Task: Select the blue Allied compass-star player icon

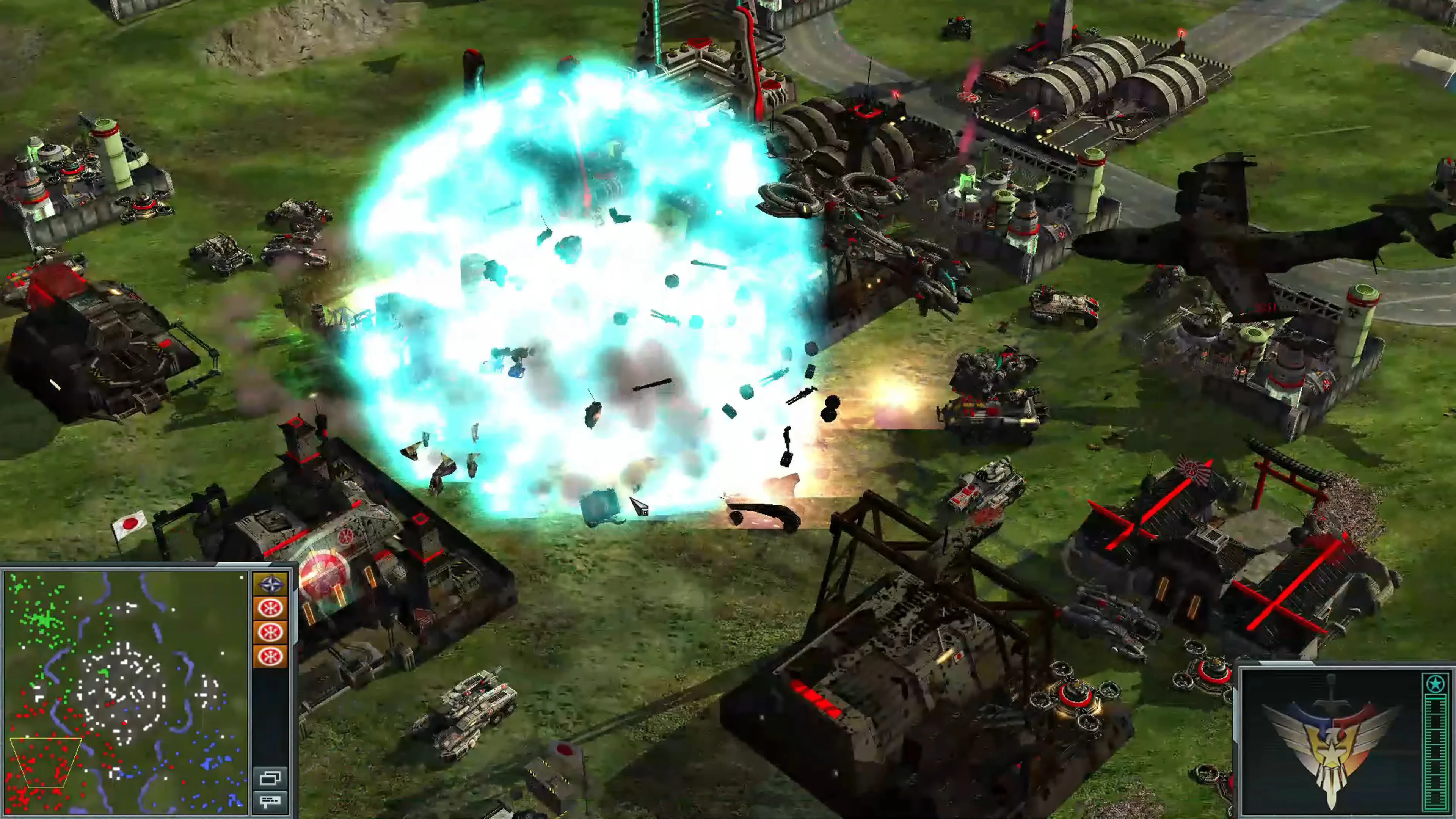Action: [x=270, y=584]
